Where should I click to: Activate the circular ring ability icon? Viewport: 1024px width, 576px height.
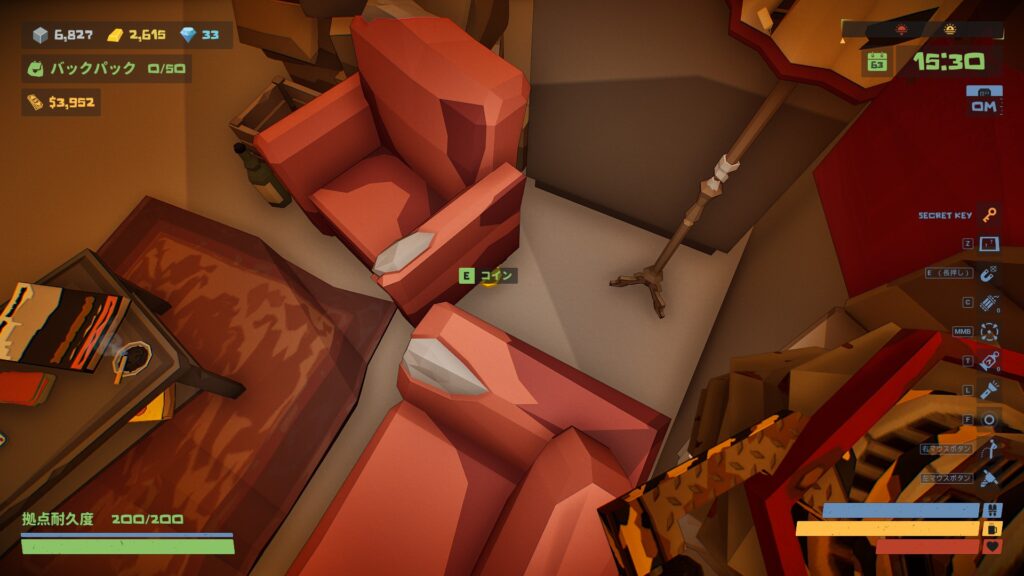click(x=989, y=419)
